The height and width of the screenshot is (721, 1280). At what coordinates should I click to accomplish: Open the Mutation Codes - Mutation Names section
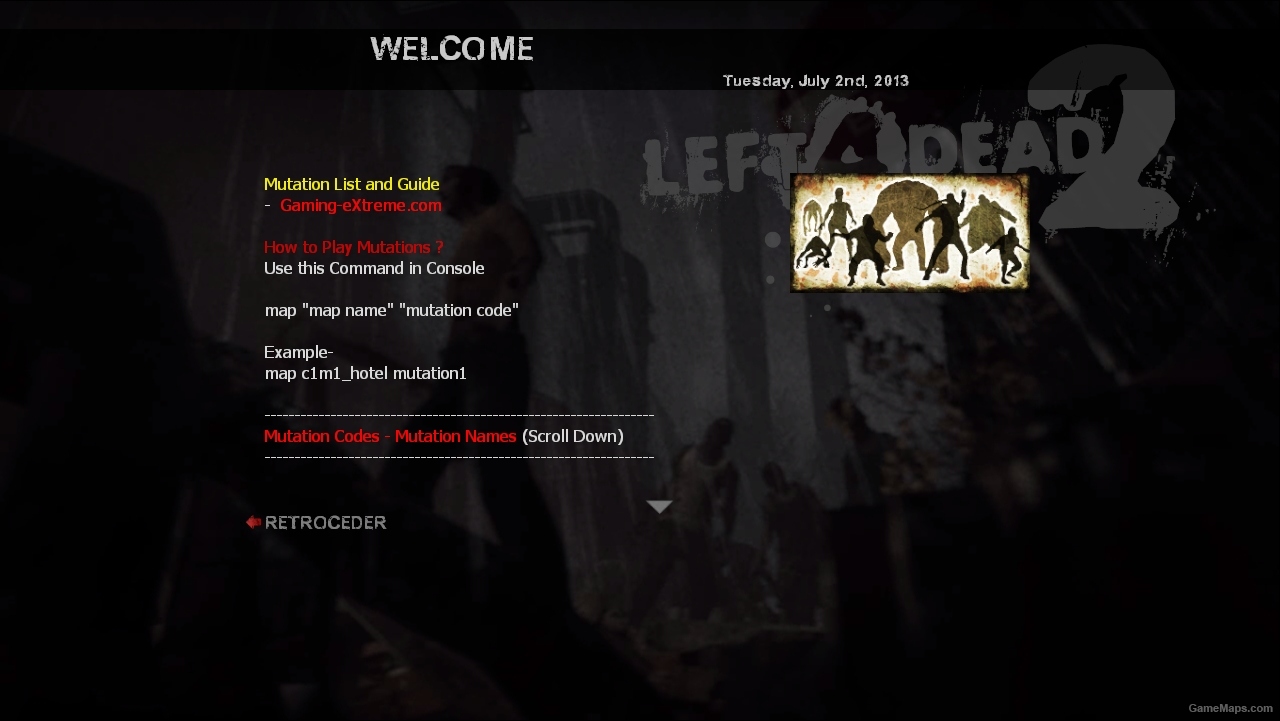(x=390, y=436)
